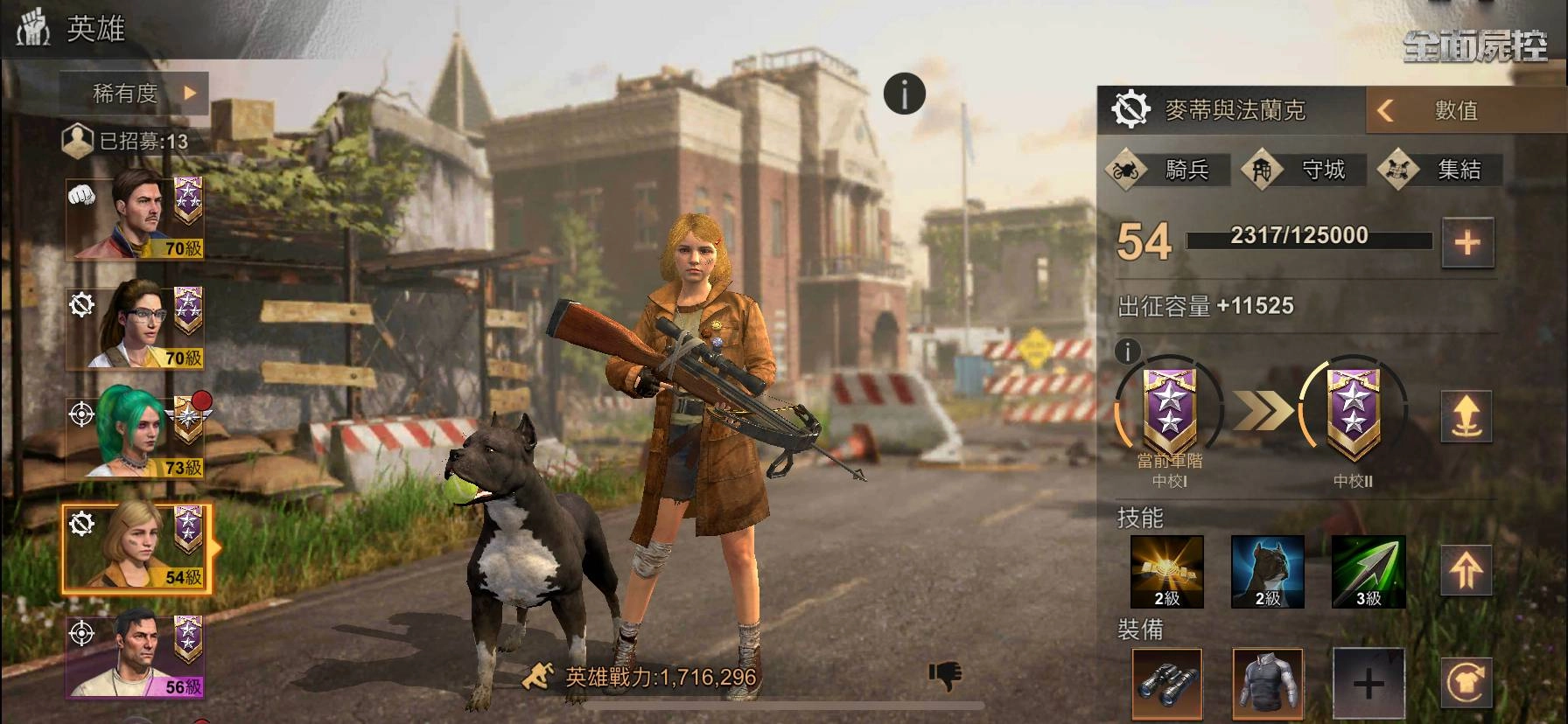1568x724 pixels.
Task: Open the rank info icon
Action: point(1128,352)
